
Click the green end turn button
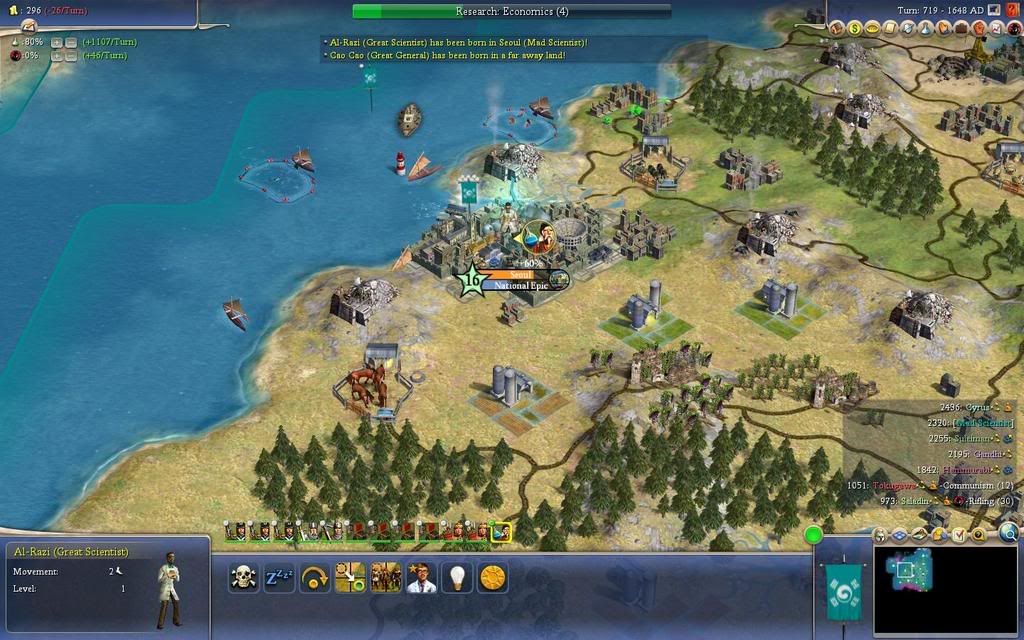point(813,534)
